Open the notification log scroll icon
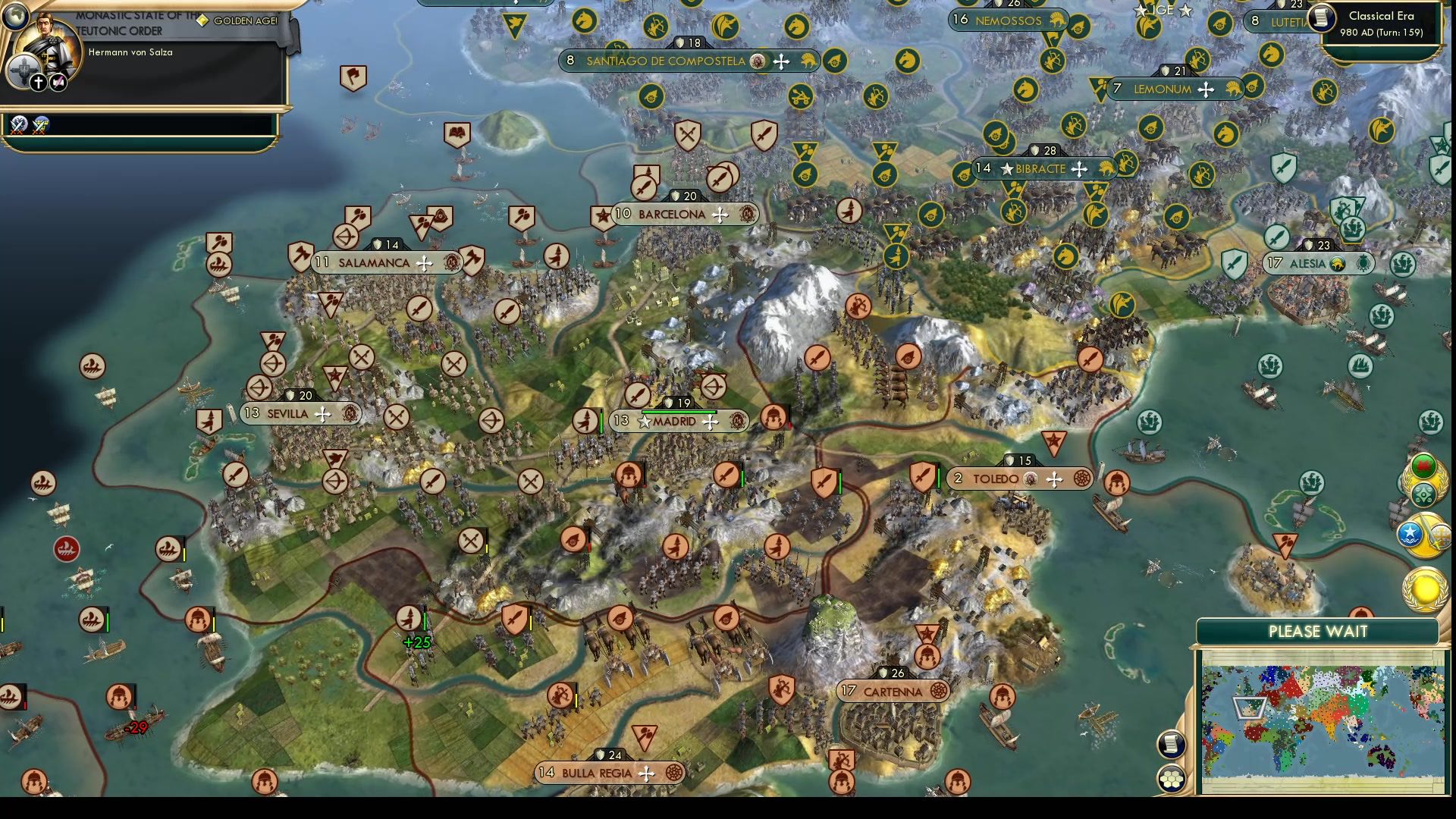The image size is (1456, 819). [x=1172, y=744]
